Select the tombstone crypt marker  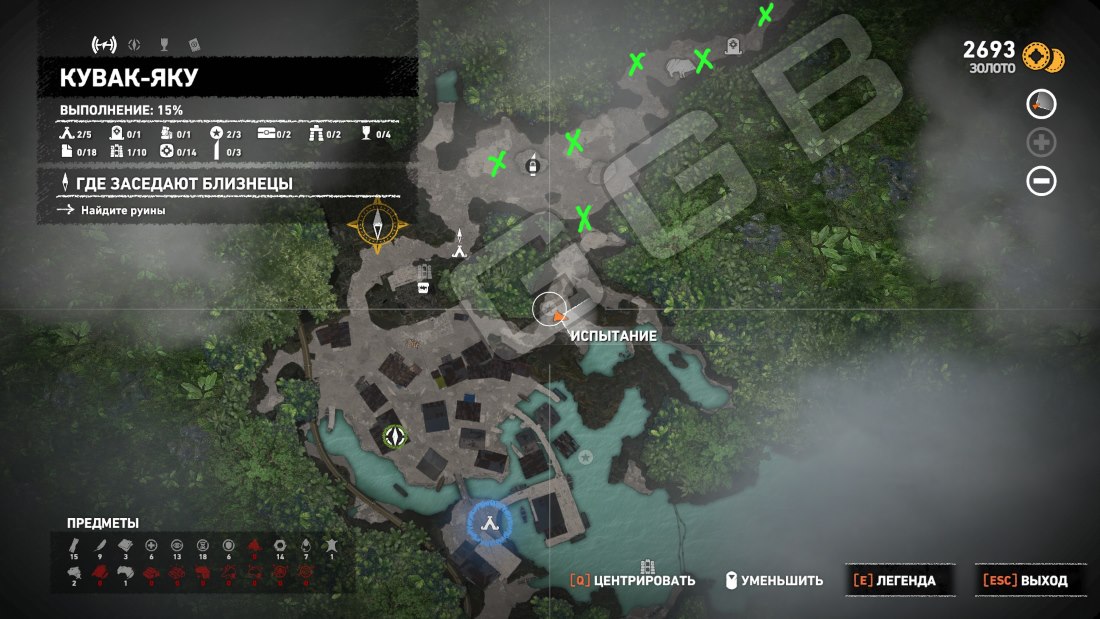pyautogui.click(x=735, y=45)
